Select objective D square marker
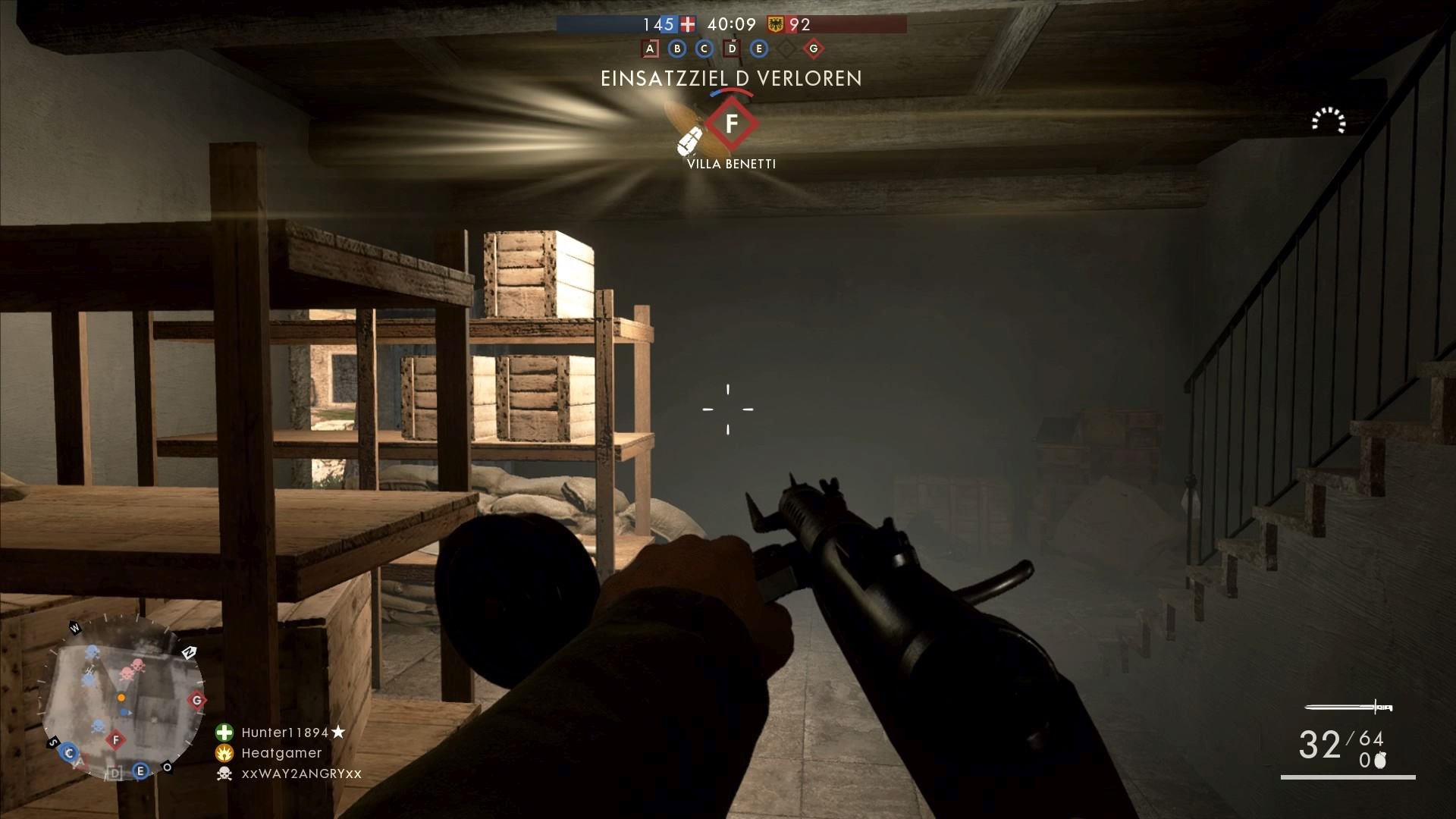 (731, 49)
